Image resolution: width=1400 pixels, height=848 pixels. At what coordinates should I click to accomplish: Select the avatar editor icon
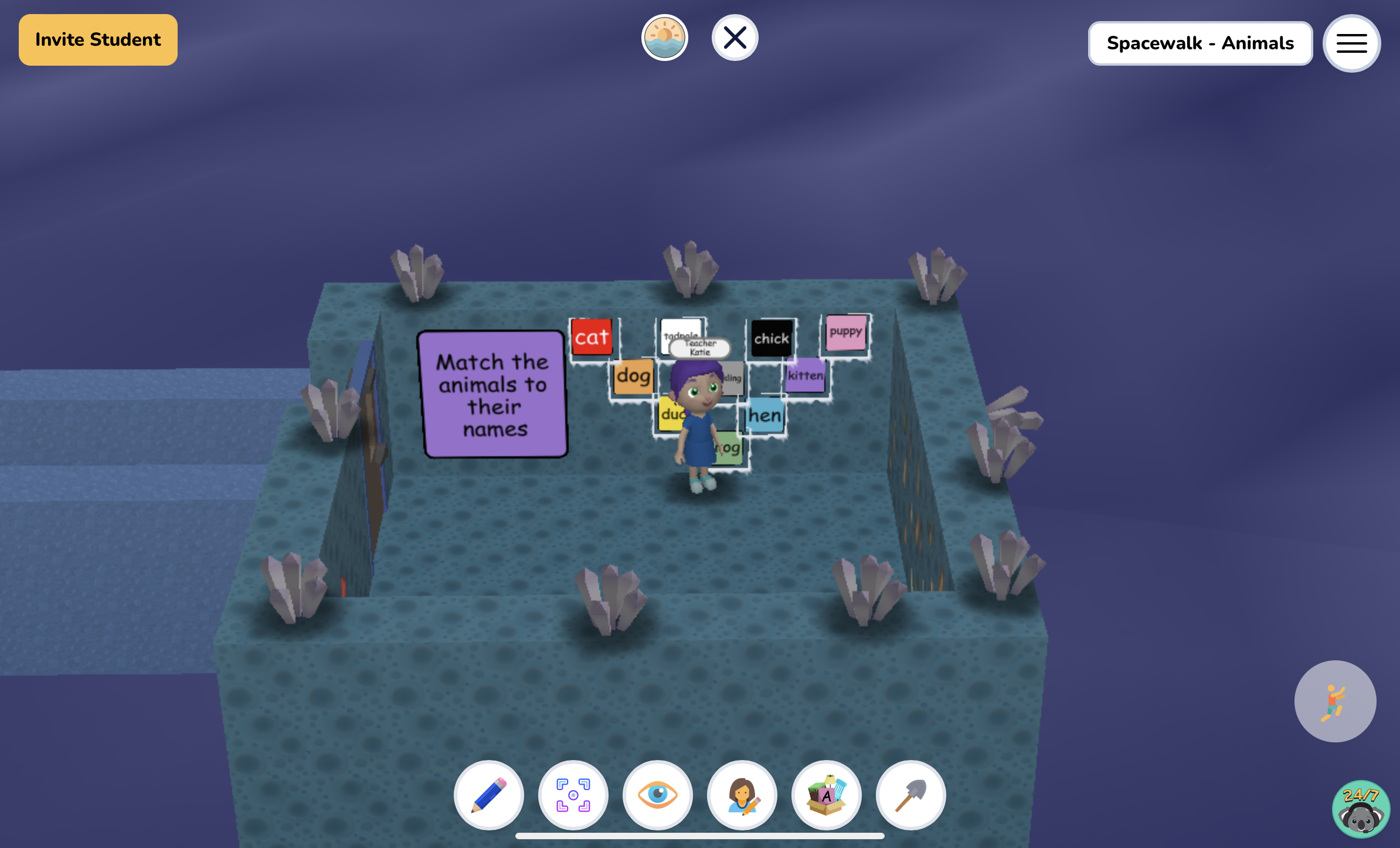pyautogui.click(x=742, y=795)
